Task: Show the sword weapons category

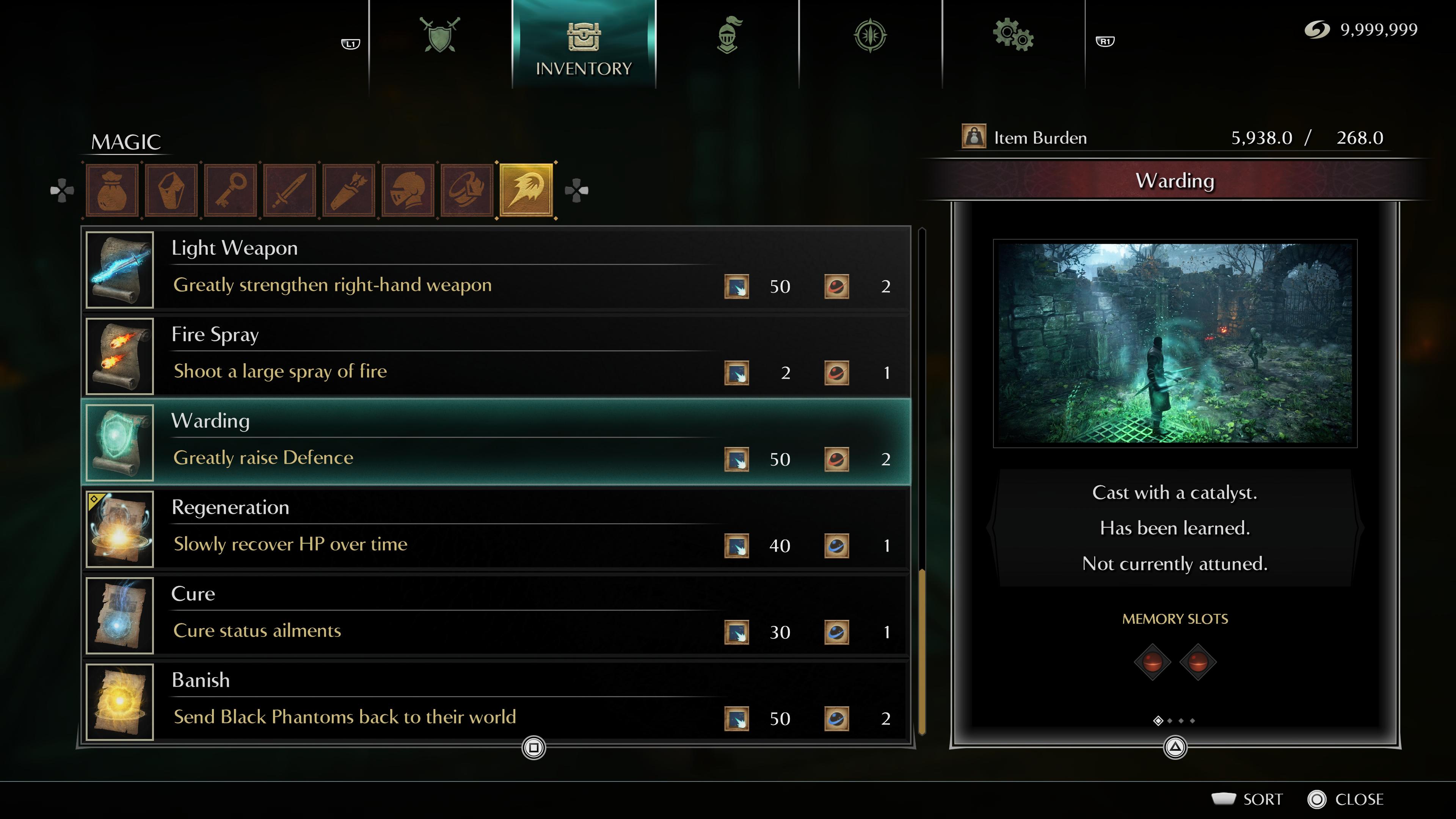Action: pos(290,190)
